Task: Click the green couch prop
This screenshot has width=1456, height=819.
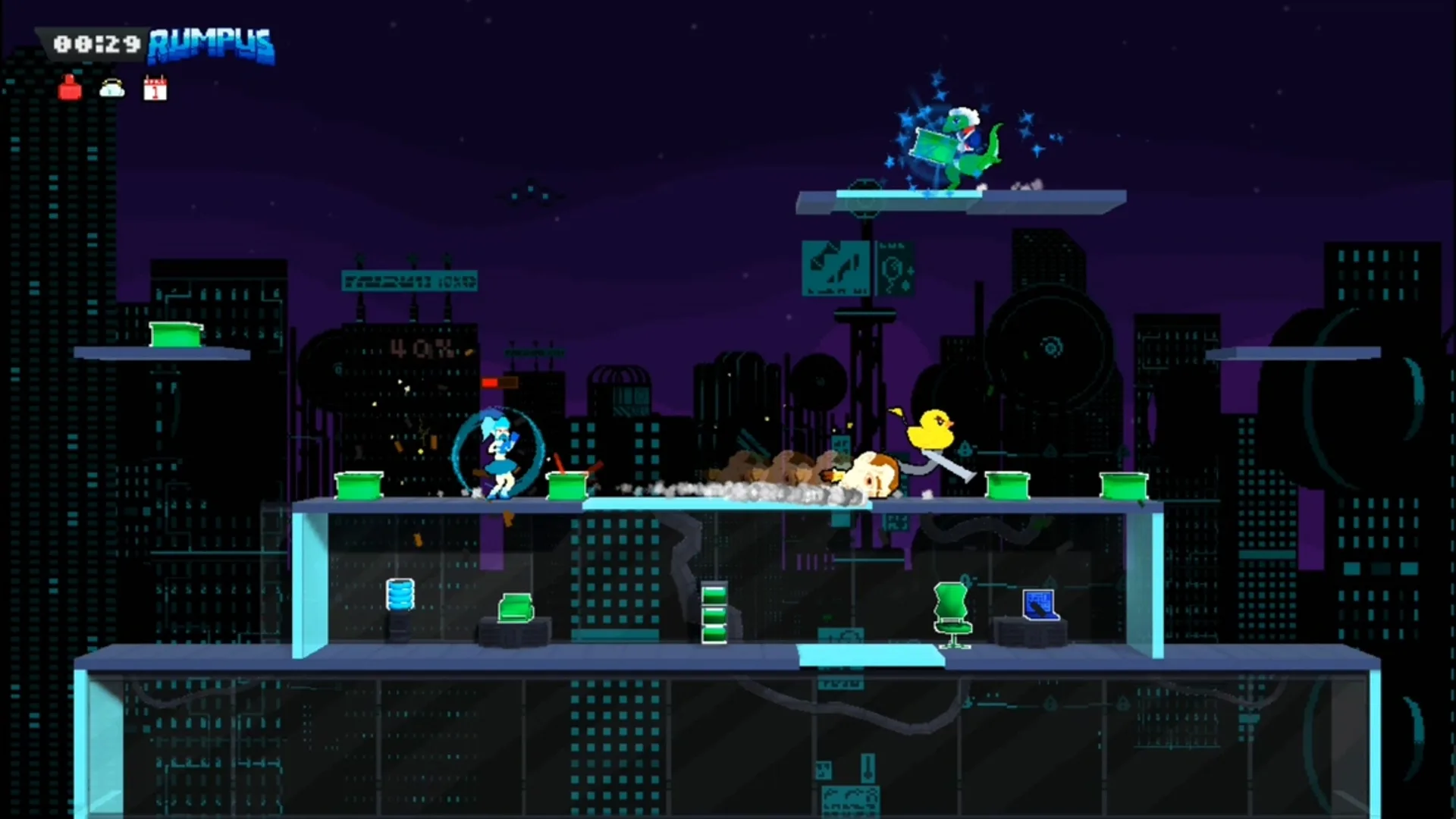Action: [516, 608]
